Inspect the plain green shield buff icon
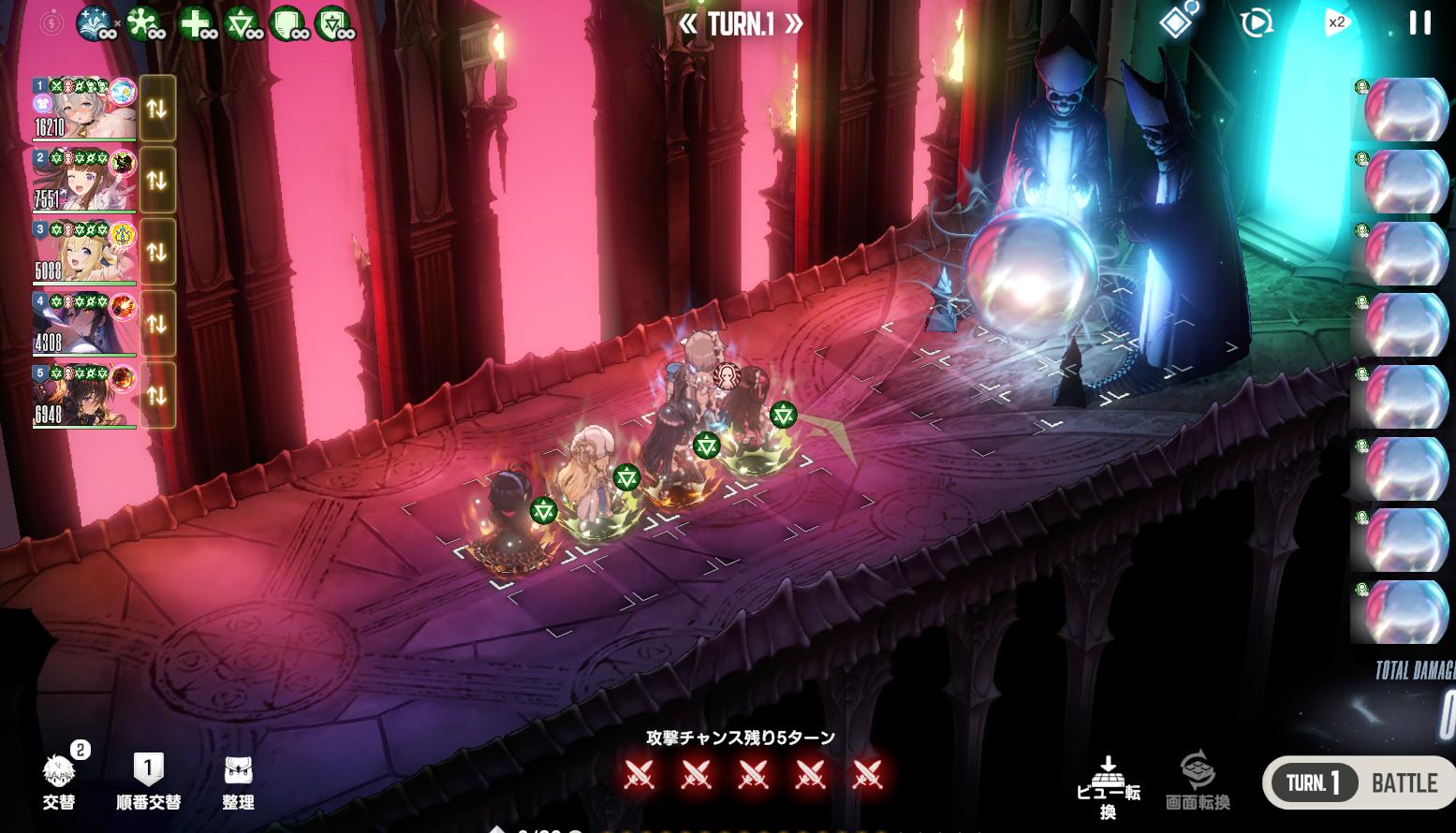 pos(287,23)
